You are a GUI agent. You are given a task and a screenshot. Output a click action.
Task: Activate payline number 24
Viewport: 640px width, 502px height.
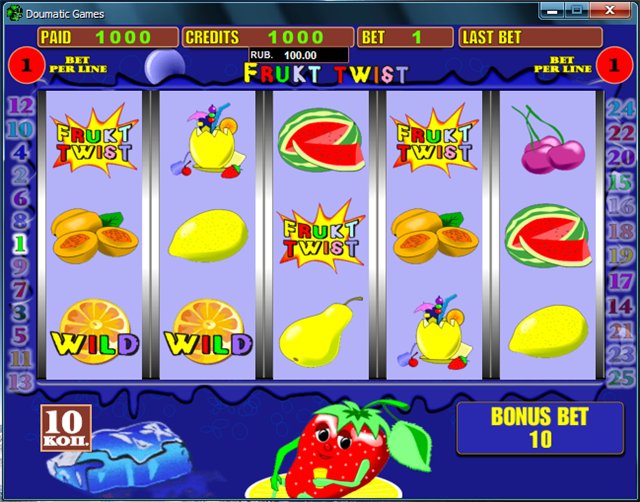click(x=620, y=108)
